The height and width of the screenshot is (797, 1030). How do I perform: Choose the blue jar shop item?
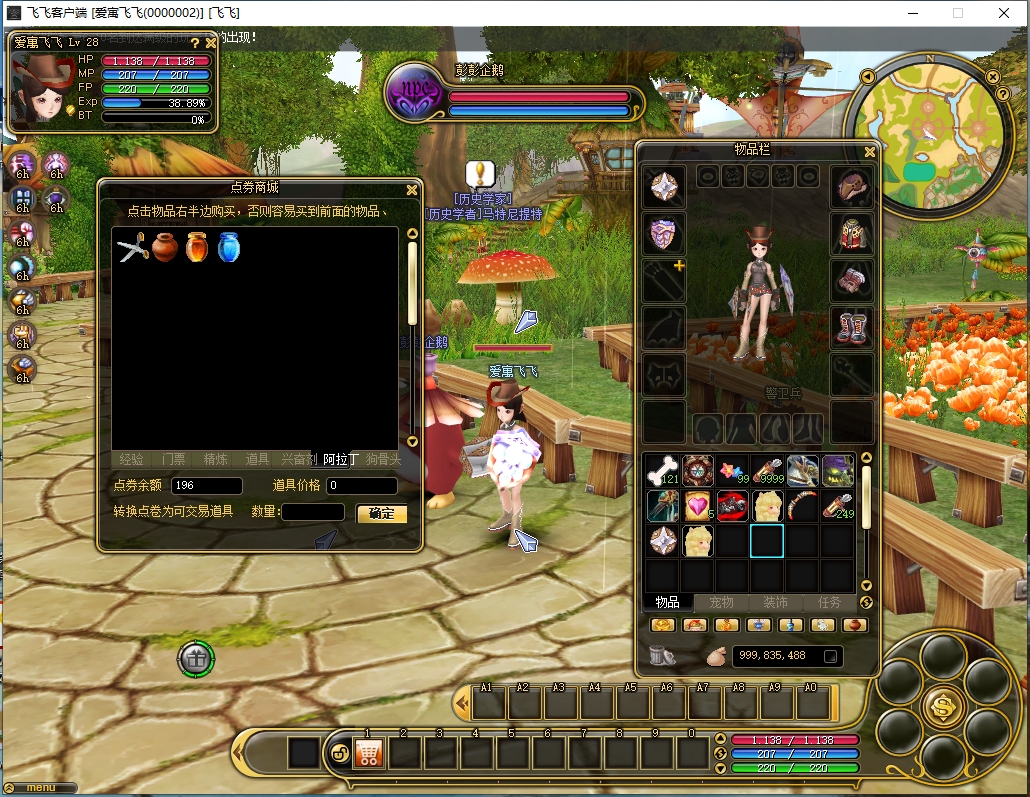(229, 247)
